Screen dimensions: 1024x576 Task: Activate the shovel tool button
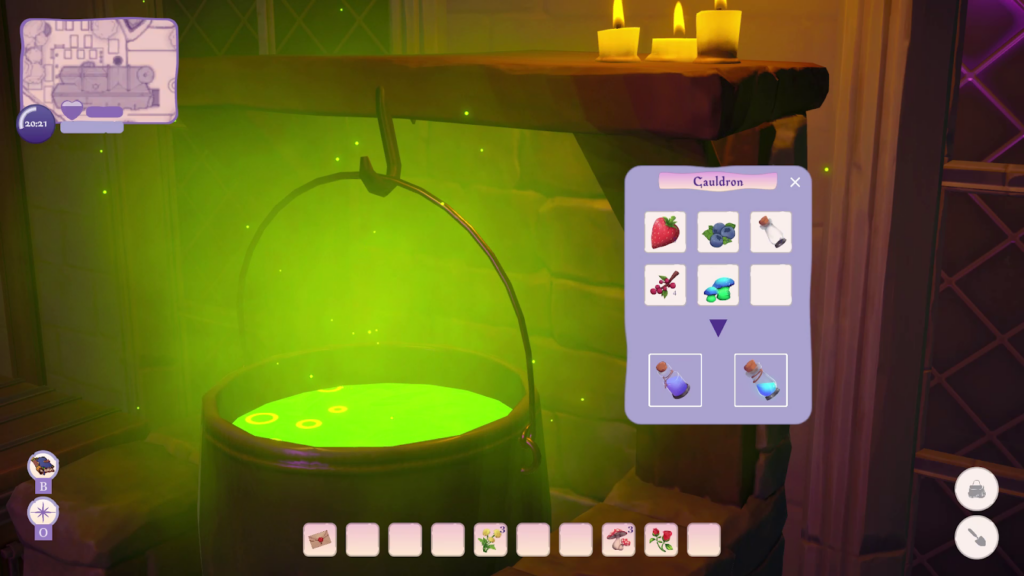click(976, 537)
